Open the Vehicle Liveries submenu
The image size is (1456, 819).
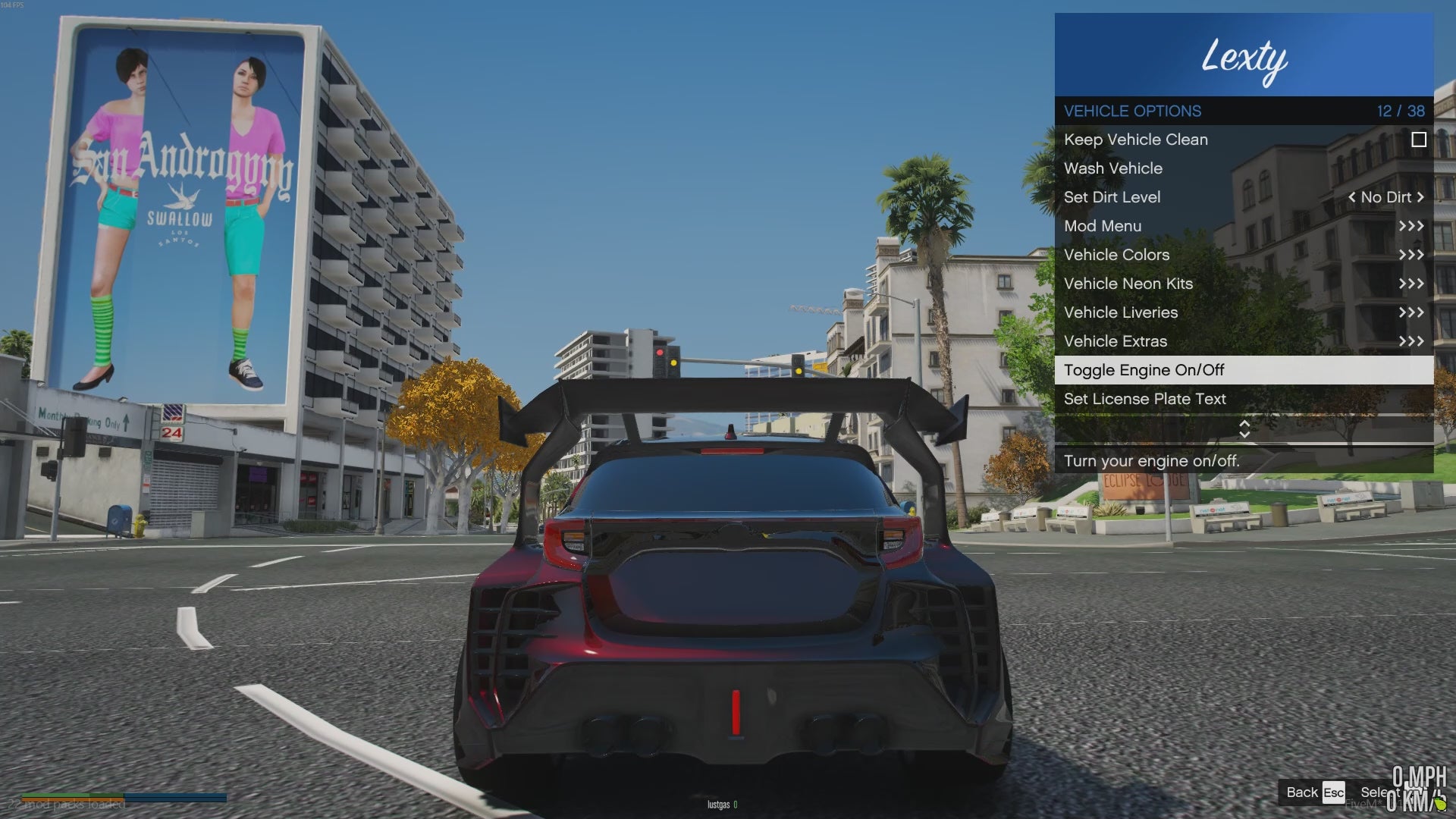[x=1121, y=312]
